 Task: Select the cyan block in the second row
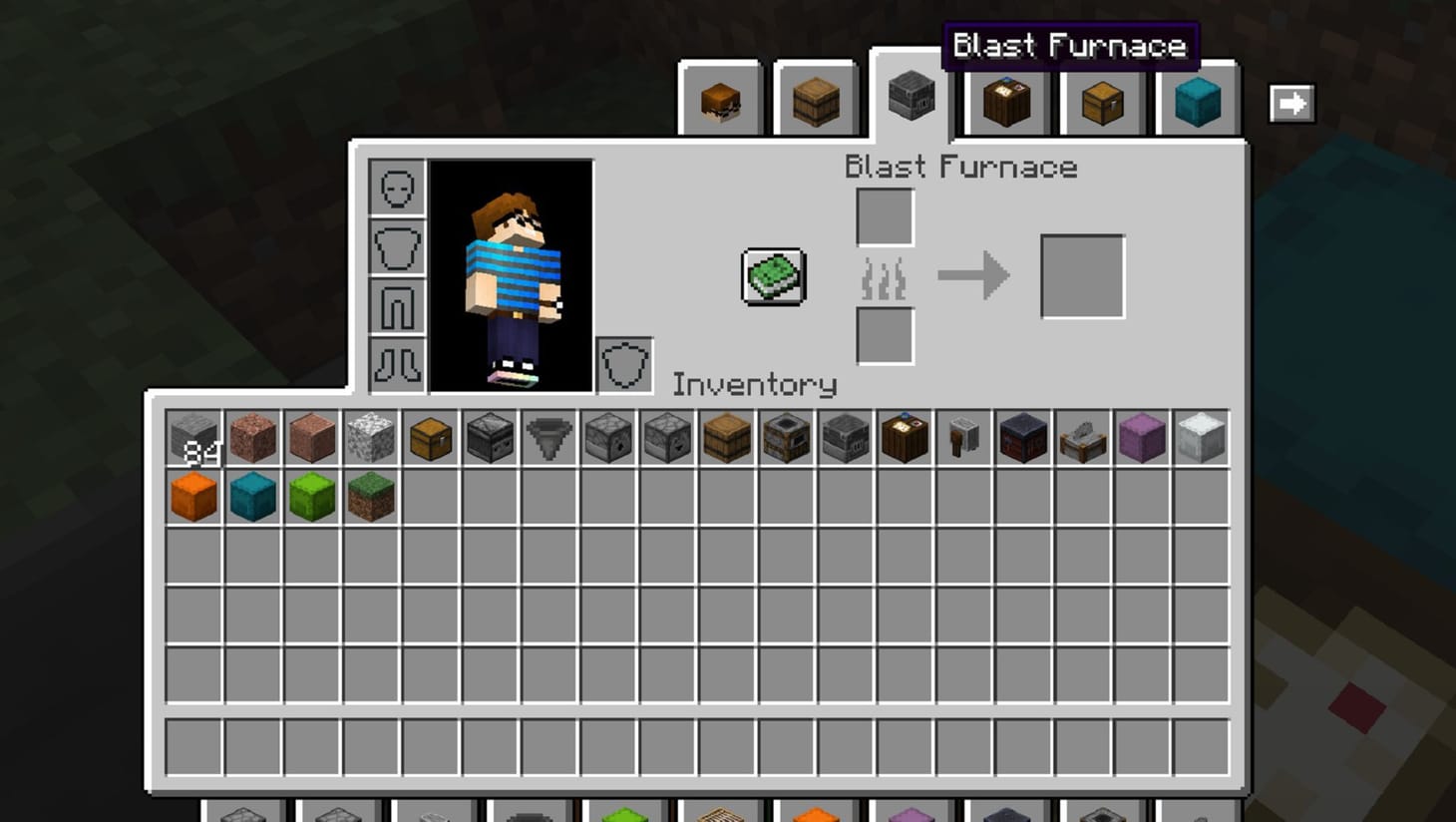[x=253, y=496]
